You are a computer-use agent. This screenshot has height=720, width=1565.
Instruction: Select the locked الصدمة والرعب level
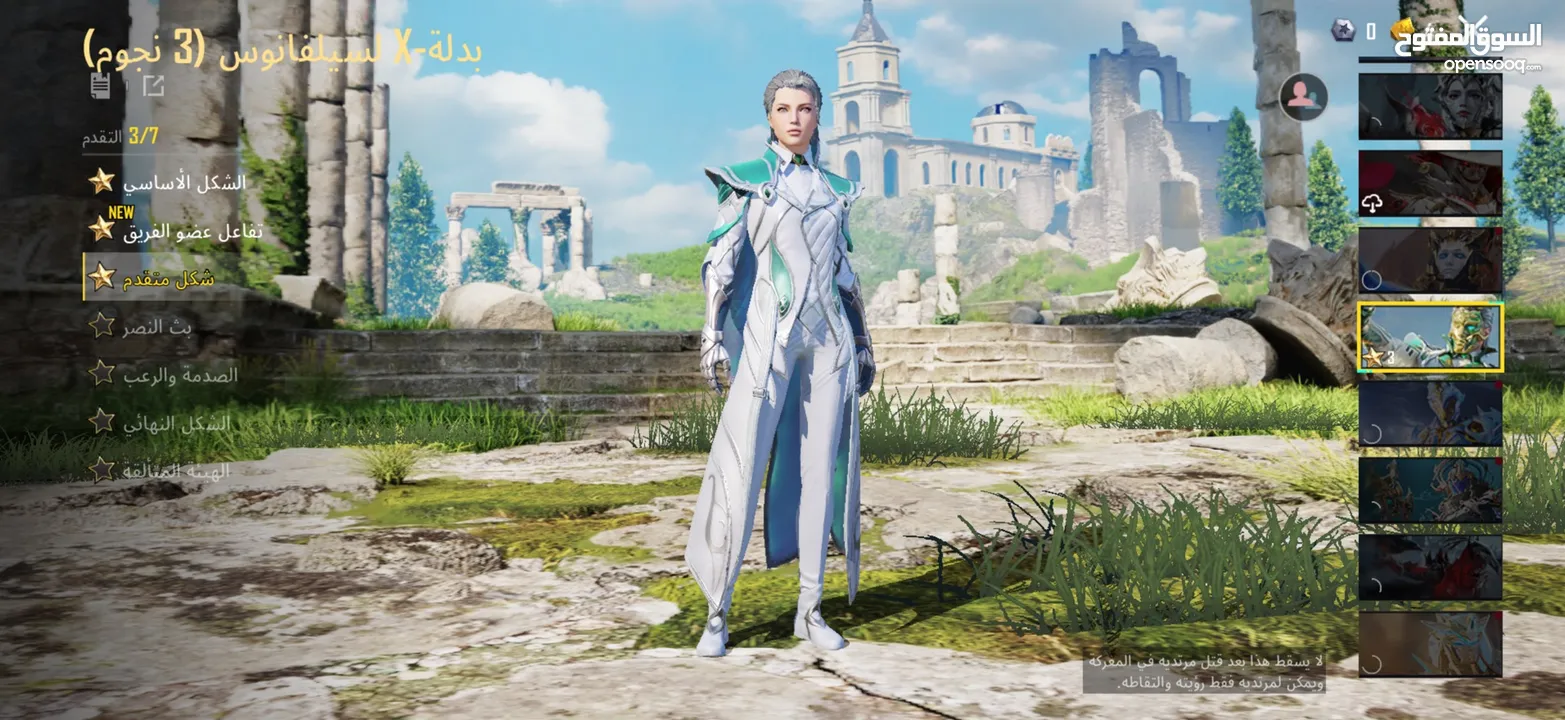point(180,375)
